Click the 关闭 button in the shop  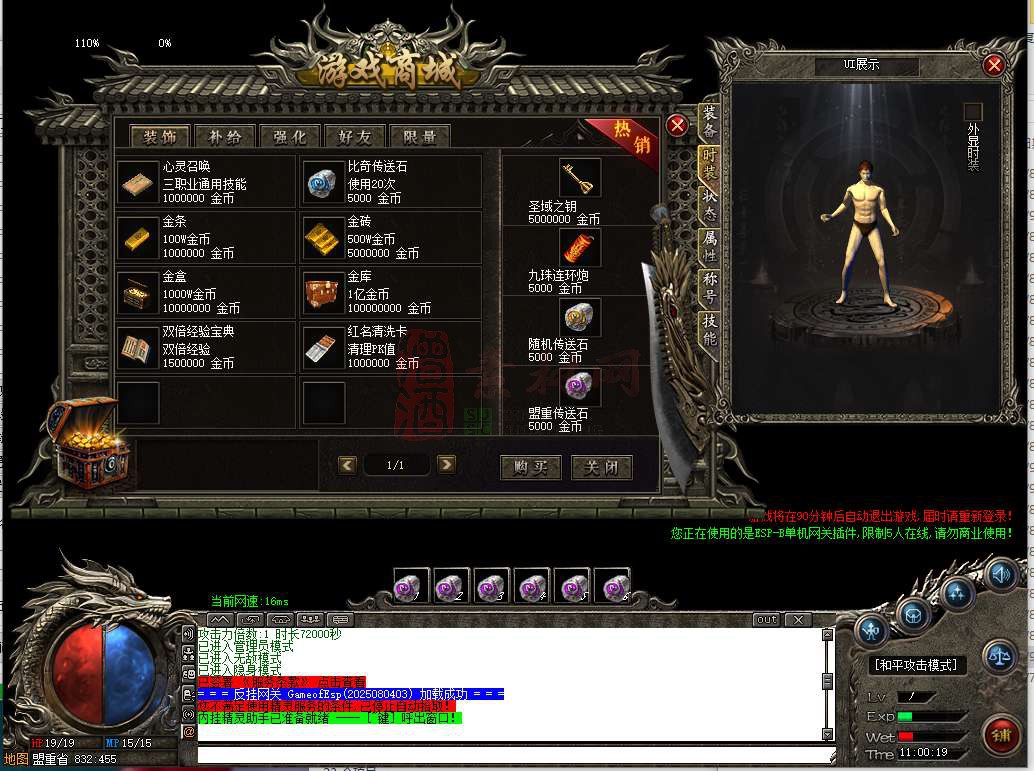pos(601,467)
